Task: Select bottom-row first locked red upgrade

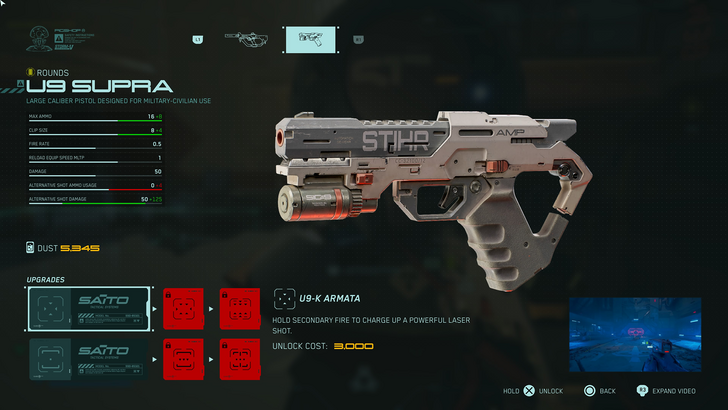Action: click(183, 357)
